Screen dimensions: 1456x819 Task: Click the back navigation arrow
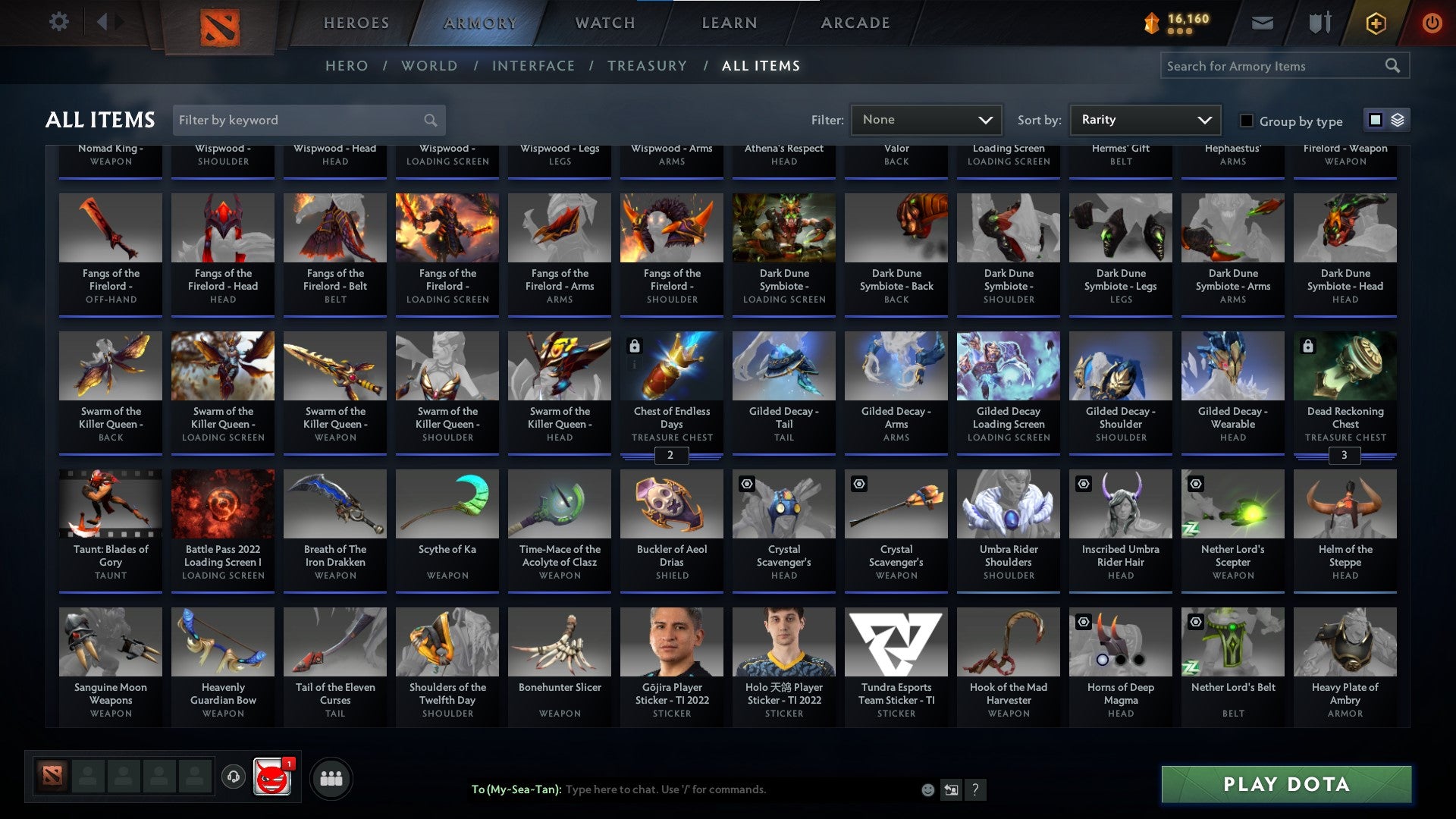click(102, 22)
